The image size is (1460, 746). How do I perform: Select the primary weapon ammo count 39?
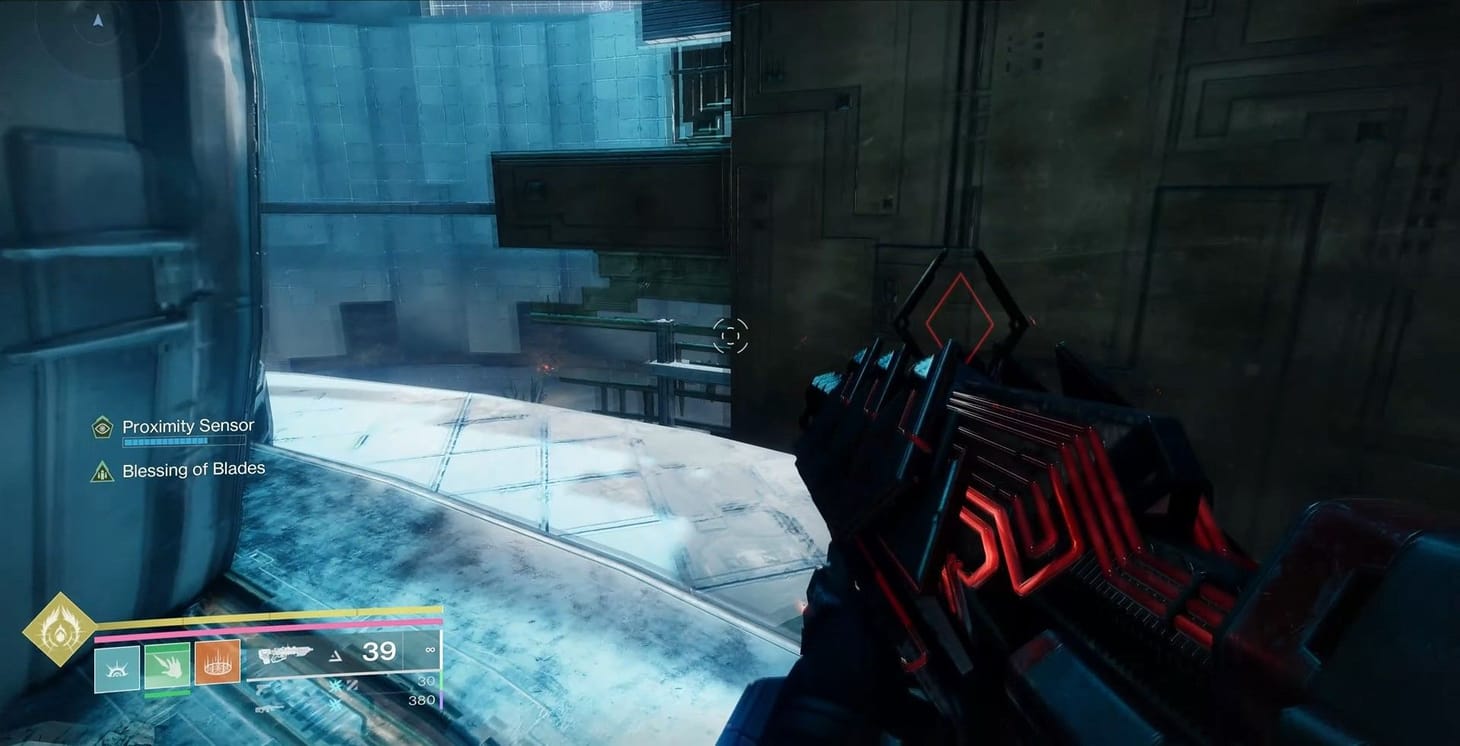pos(378,652)
